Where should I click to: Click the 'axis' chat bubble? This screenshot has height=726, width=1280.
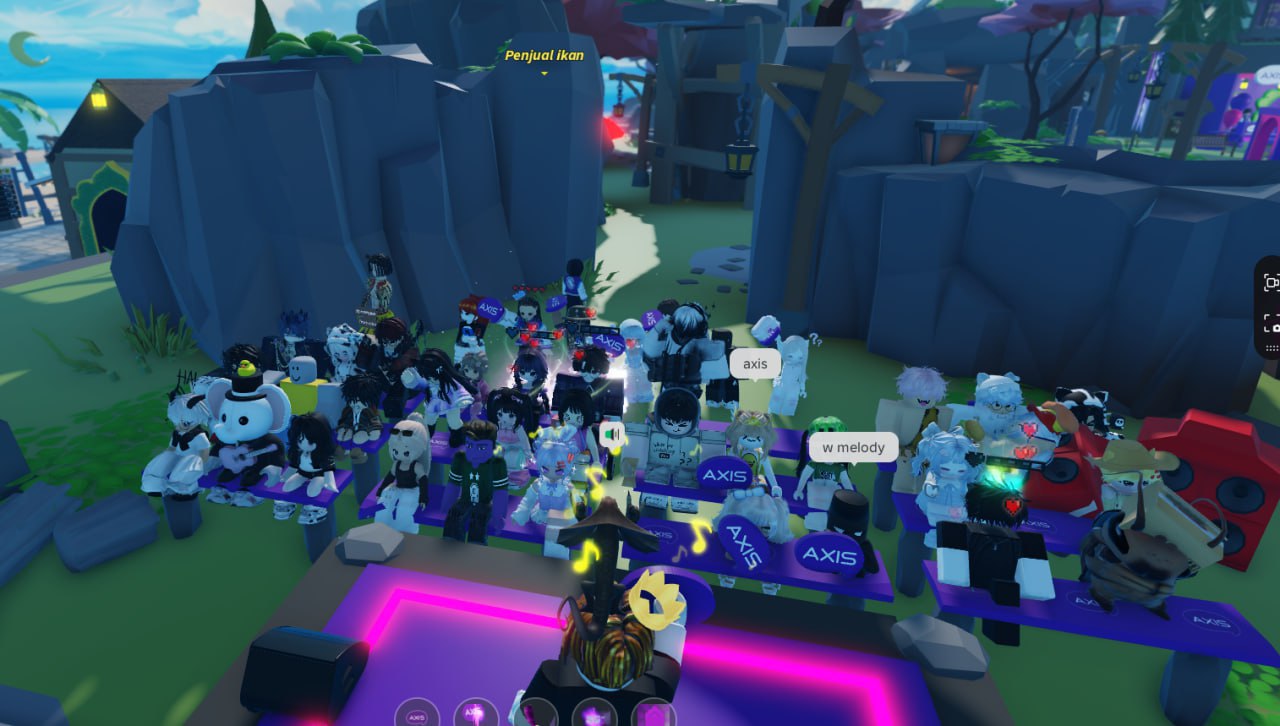click(x=755, y=363)
